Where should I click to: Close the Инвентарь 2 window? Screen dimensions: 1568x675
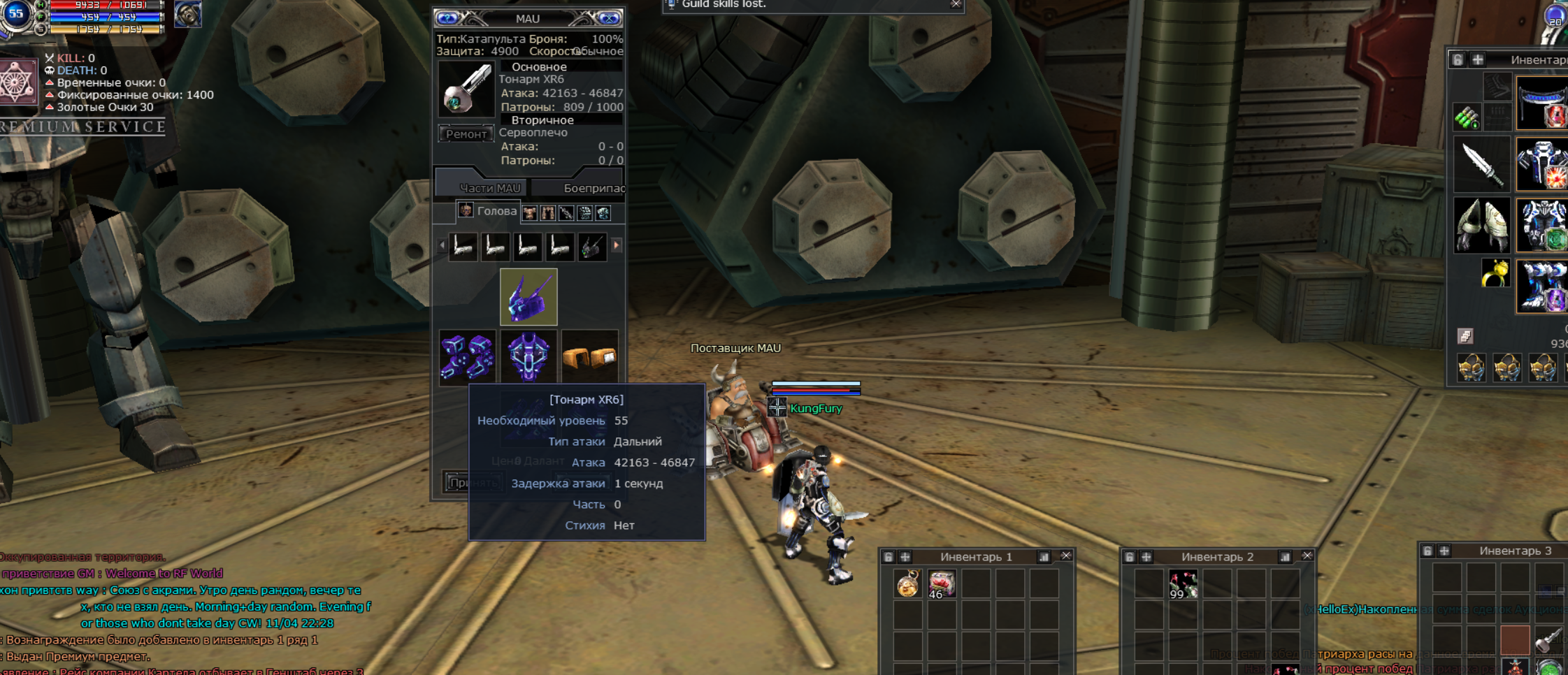point(1307,556)
